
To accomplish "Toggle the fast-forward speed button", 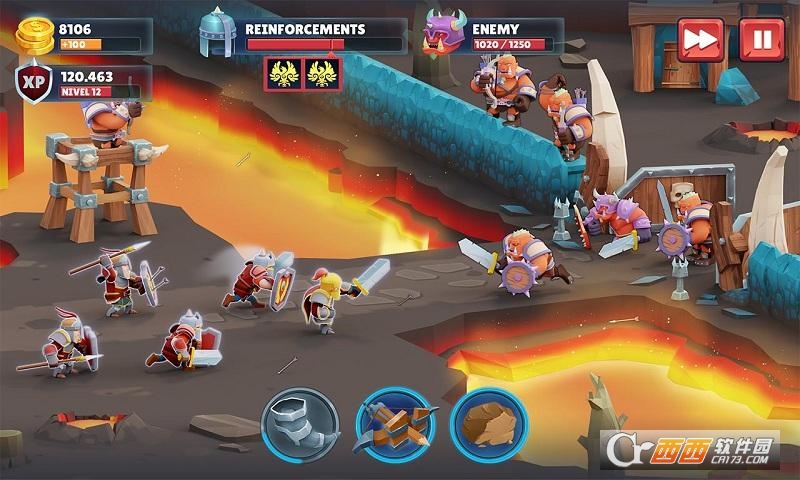I will point(700,39).
